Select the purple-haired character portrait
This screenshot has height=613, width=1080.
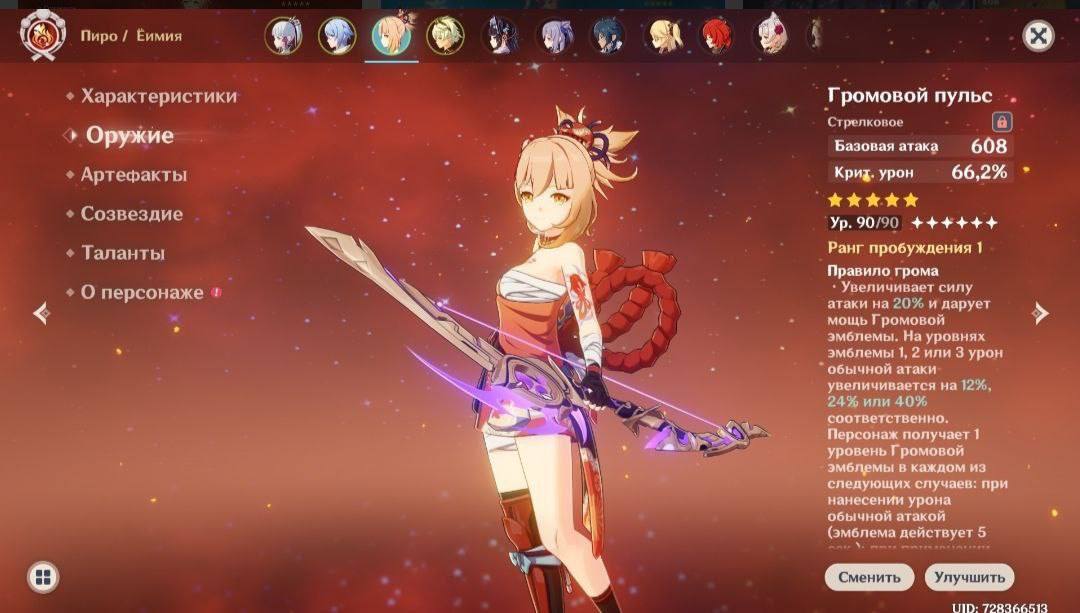pos(553,36)
